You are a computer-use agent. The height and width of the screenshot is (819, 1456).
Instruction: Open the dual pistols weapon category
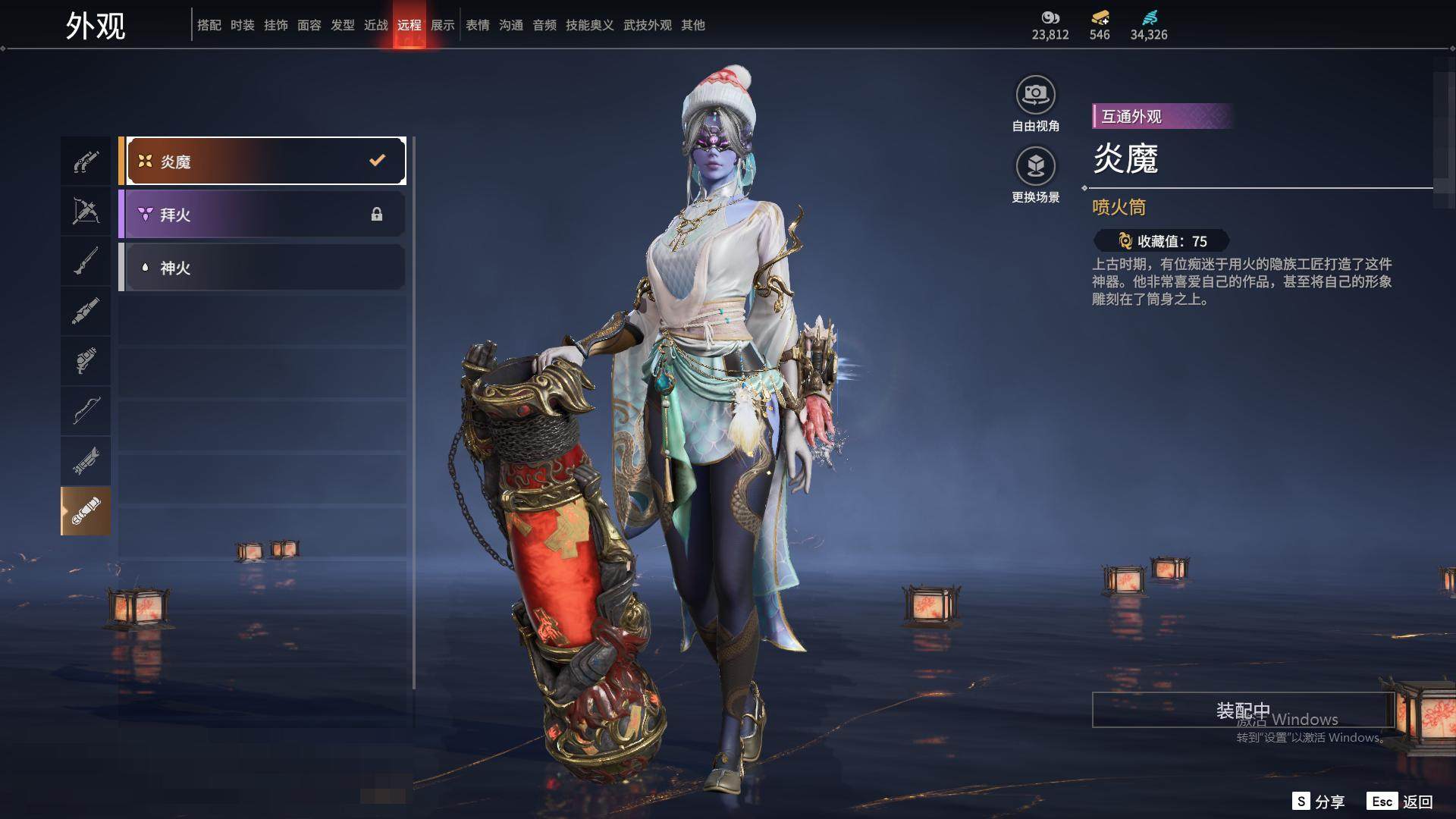coord(86,162)
